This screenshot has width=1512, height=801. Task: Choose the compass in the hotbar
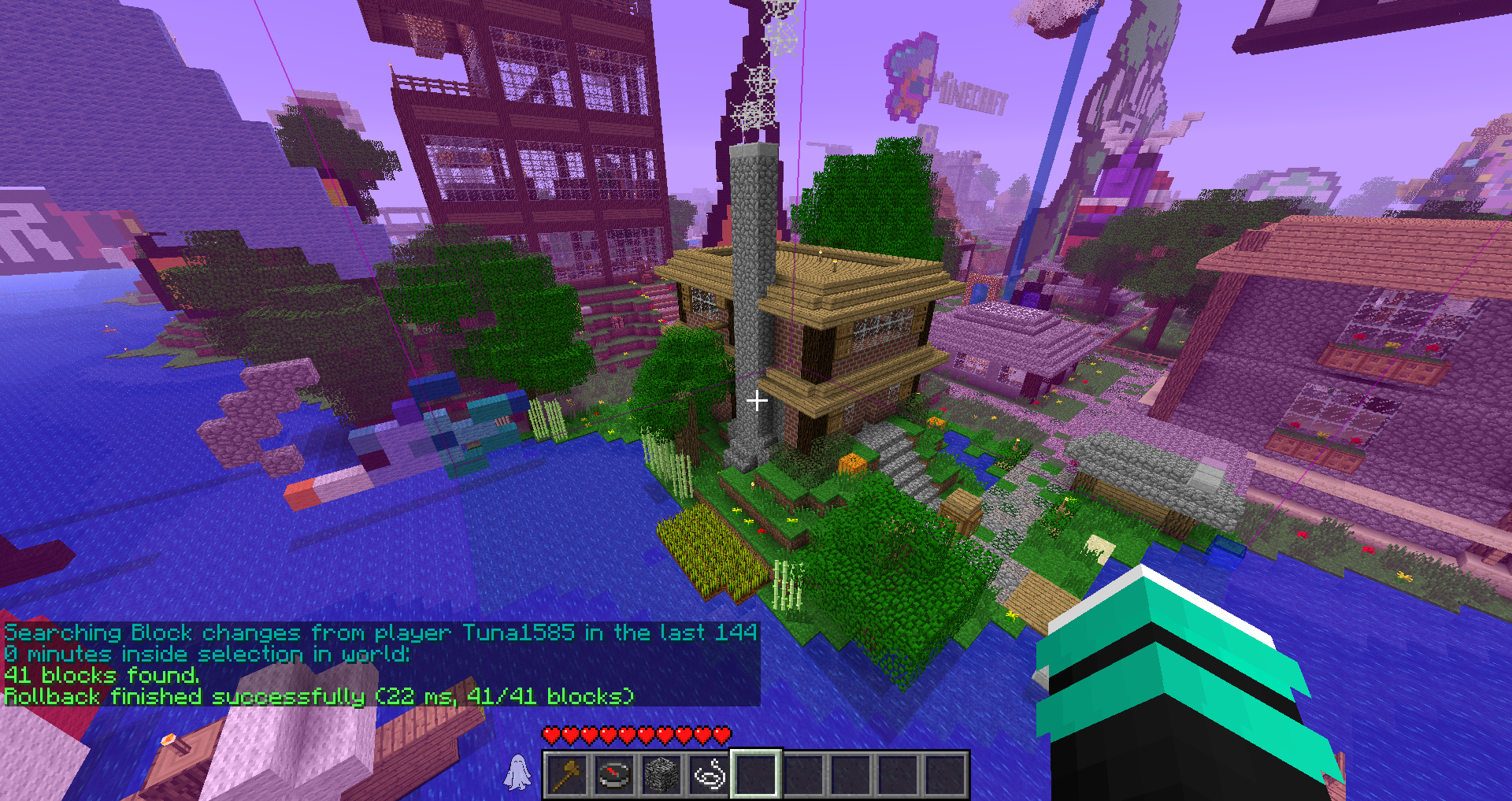click(x=614, y=775)
